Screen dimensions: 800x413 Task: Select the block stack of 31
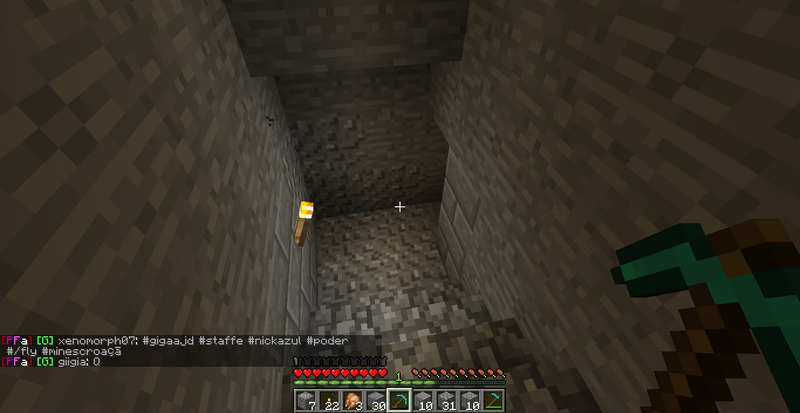coord(447,401)
